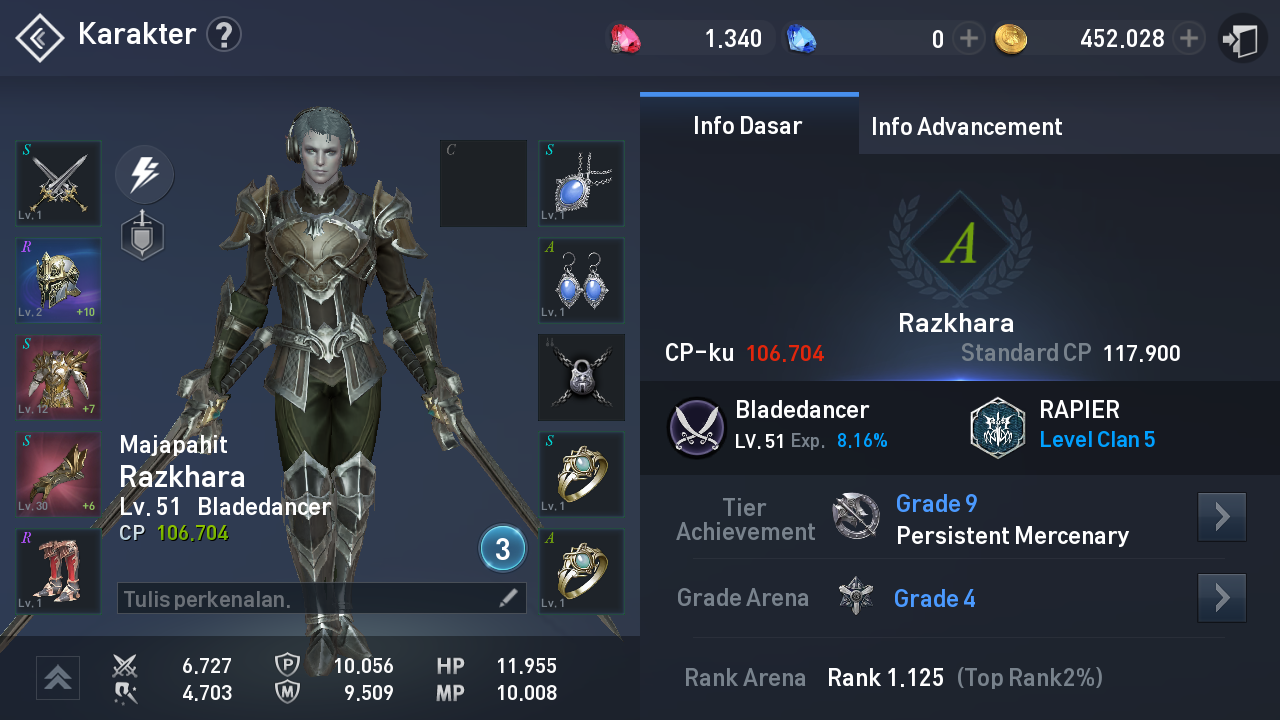Add gold coins with the plus button
Viewport: 1280px width, 720px height.
tap(1188, 39)
